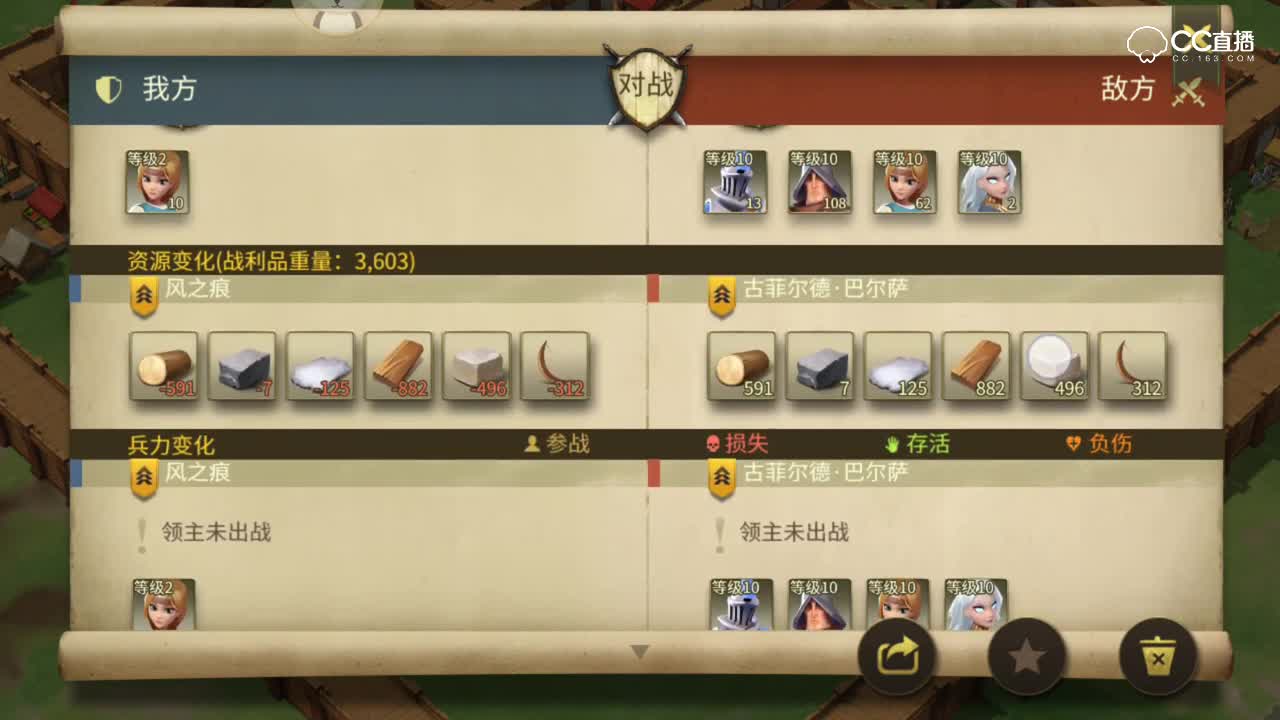Click the shield icon next to 我方
1280x720 pixels.
(x=111, y=89)
